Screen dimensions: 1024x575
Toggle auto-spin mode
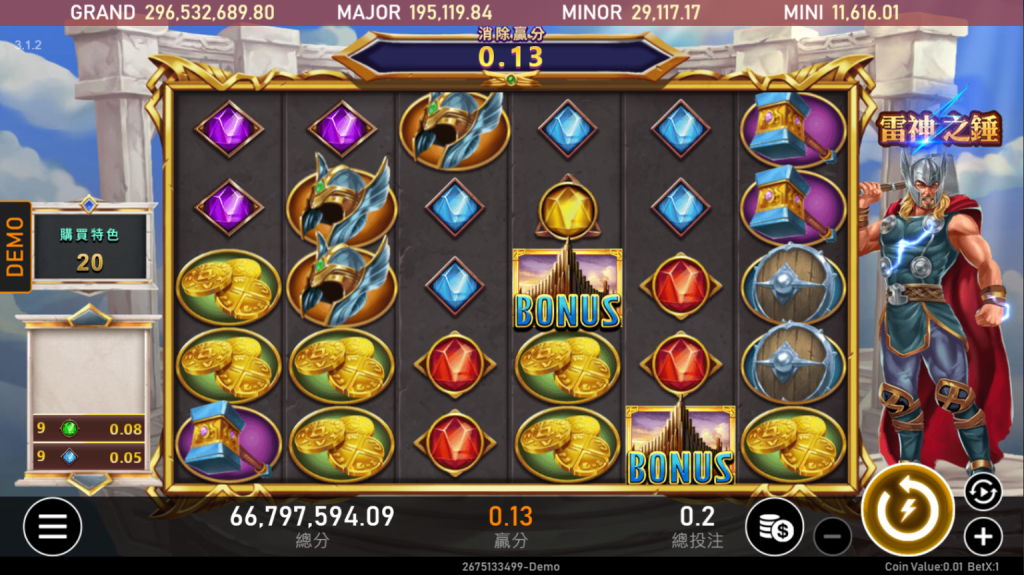[x=982, y=491]
